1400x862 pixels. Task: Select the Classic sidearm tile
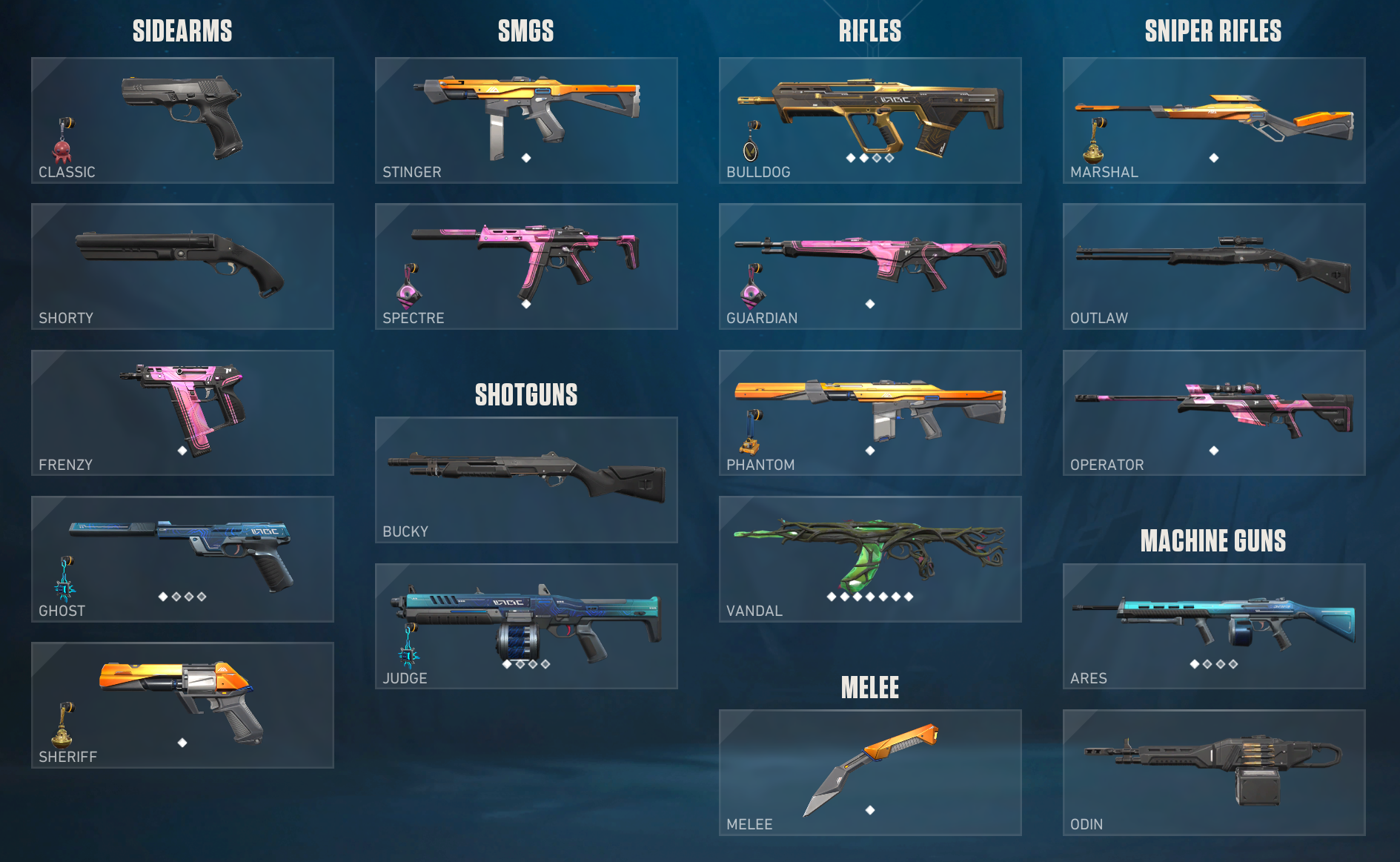point(182,120)
